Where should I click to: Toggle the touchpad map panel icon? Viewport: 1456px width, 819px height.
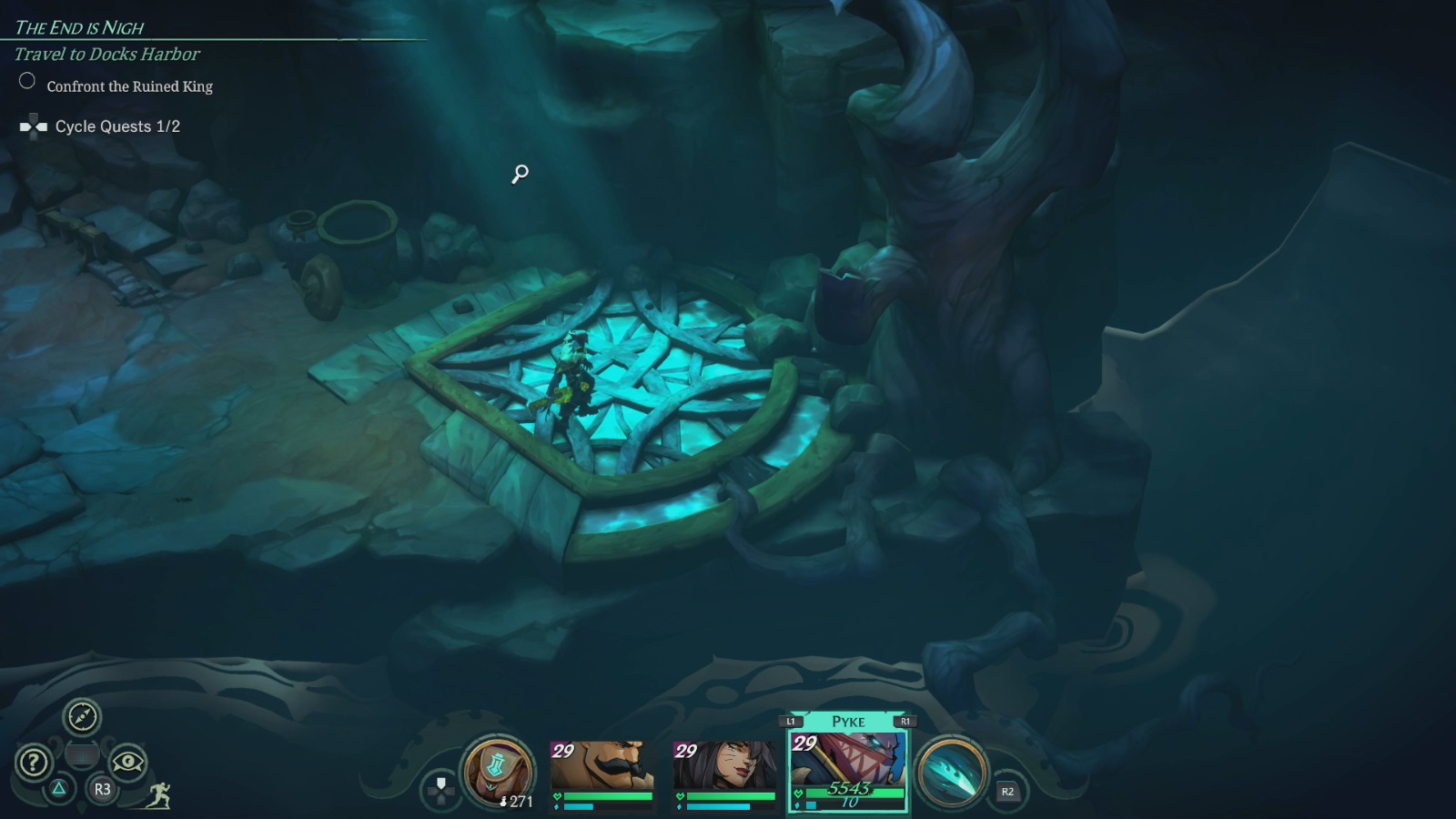[84, 754]
